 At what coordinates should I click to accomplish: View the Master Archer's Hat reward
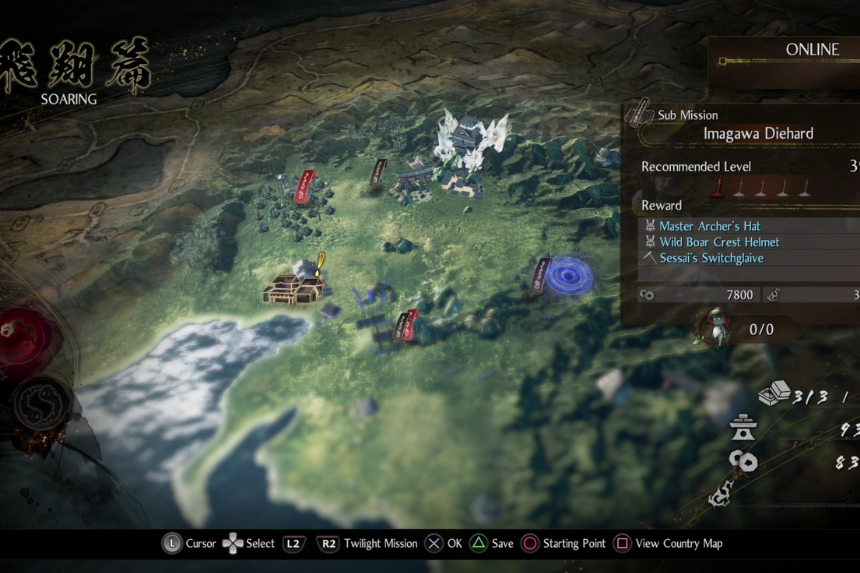(709, 226)
